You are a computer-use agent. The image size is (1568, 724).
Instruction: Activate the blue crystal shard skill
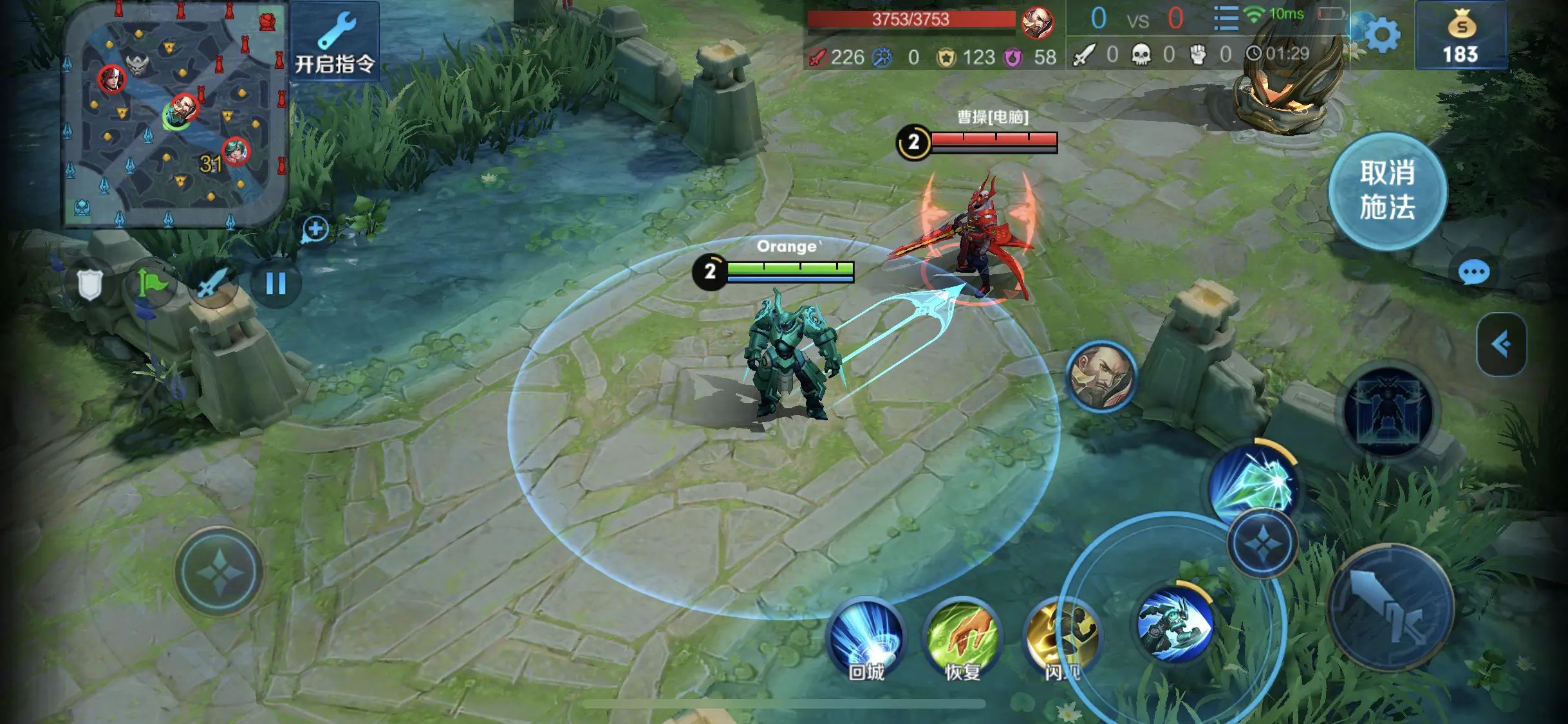coord(1252,484)
